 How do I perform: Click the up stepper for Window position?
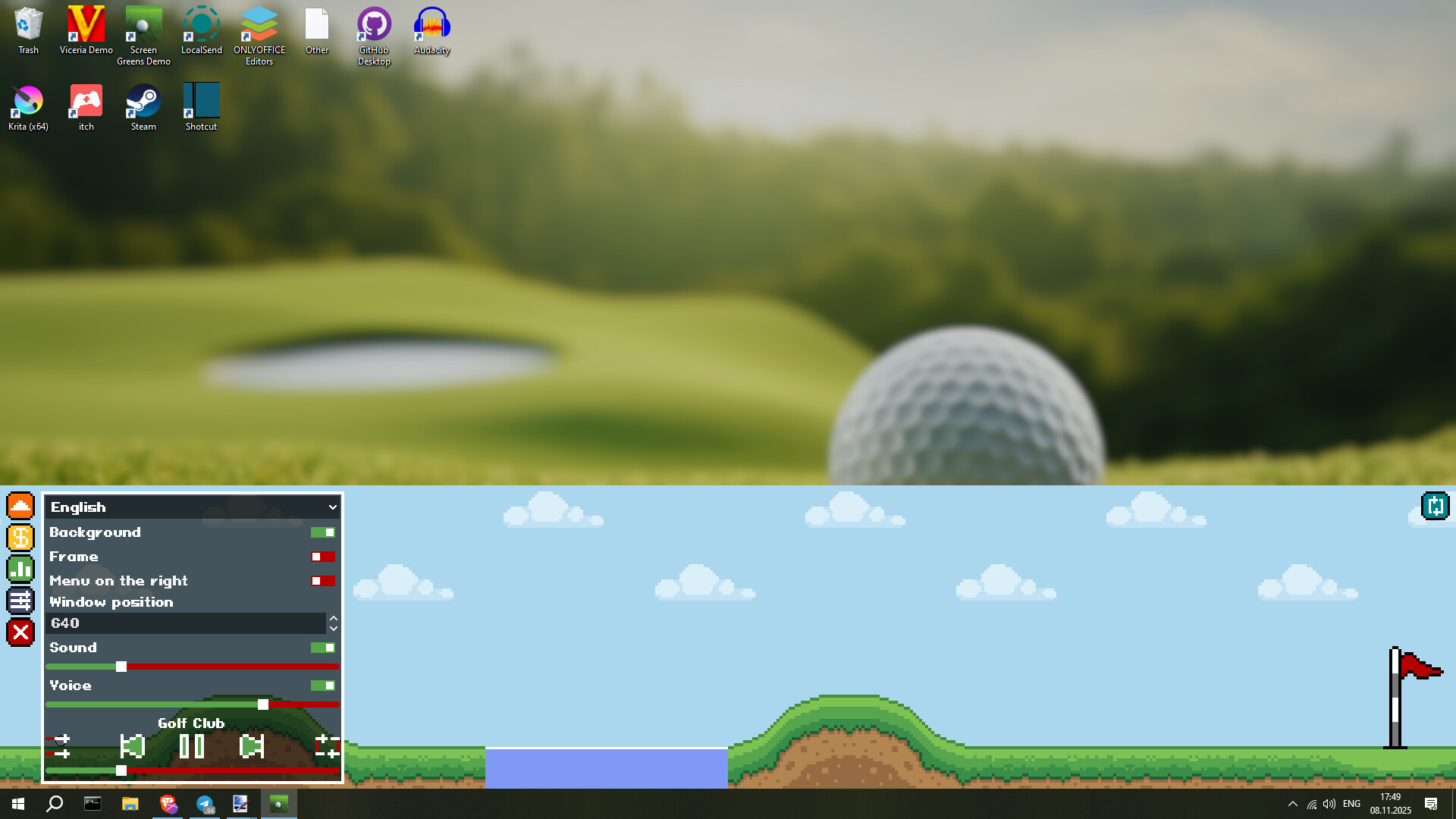click(334, 618)
